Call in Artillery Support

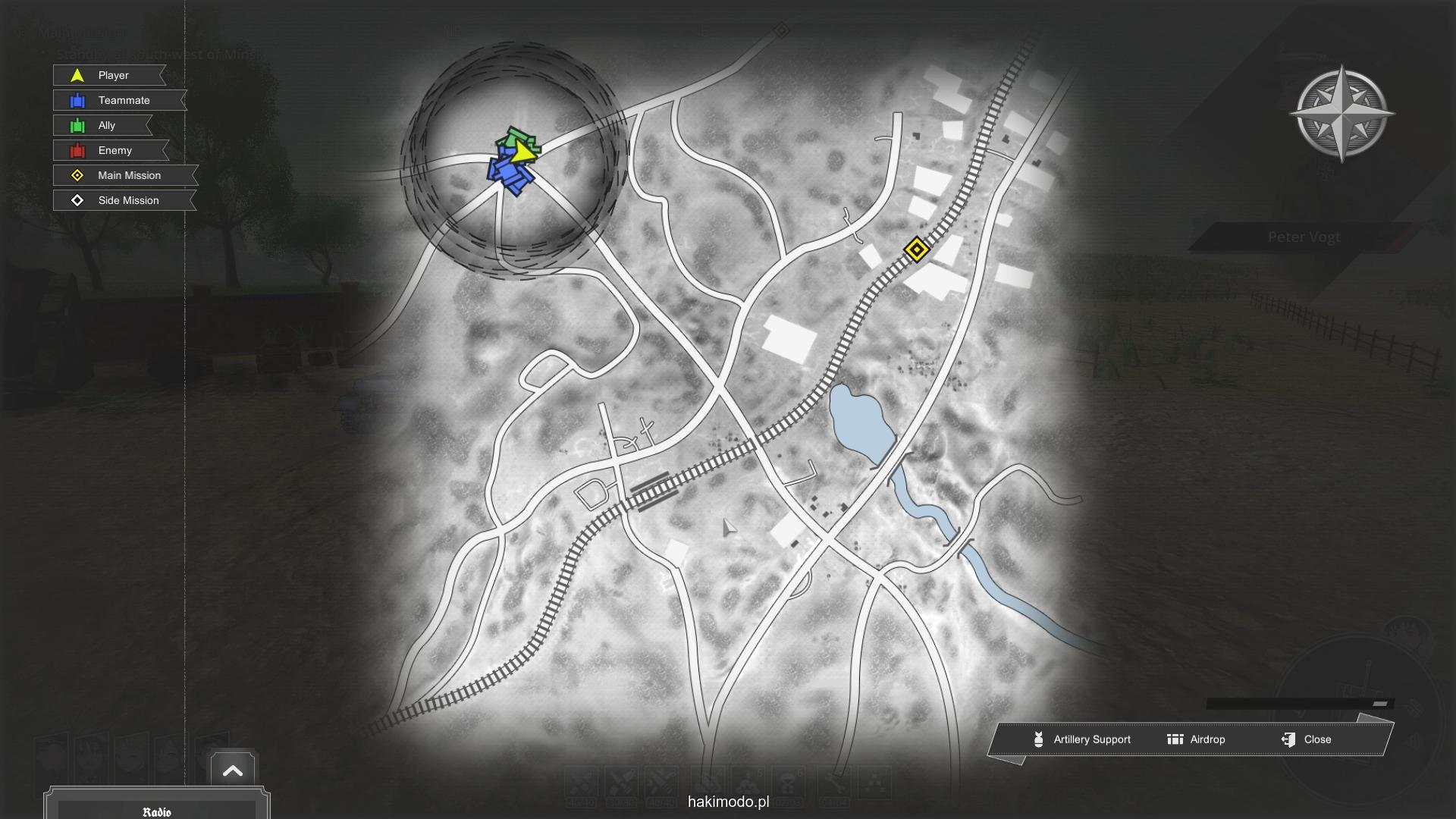click(1082, 739)
